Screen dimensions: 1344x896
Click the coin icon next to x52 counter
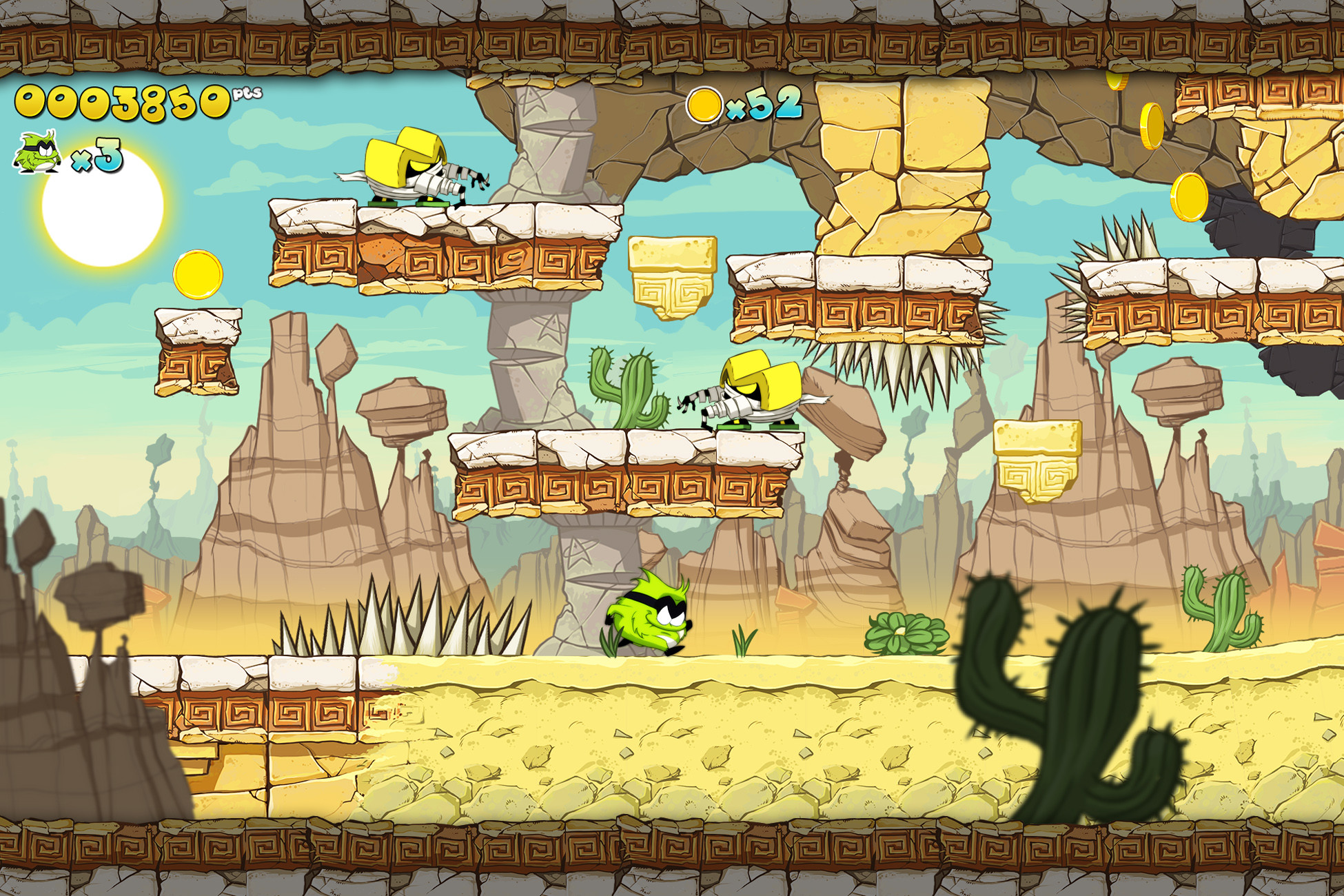point(704,105)
